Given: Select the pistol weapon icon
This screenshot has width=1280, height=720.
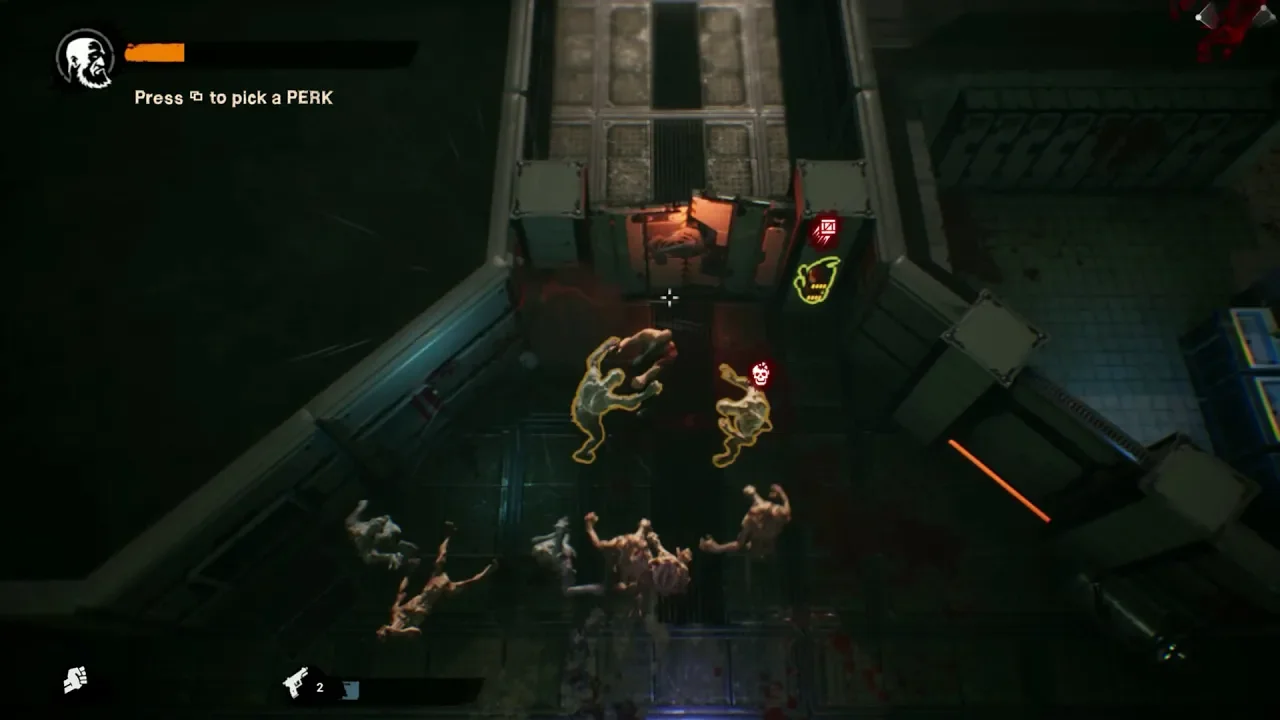Looking at the screenshot, I should (x=296, y=683).
